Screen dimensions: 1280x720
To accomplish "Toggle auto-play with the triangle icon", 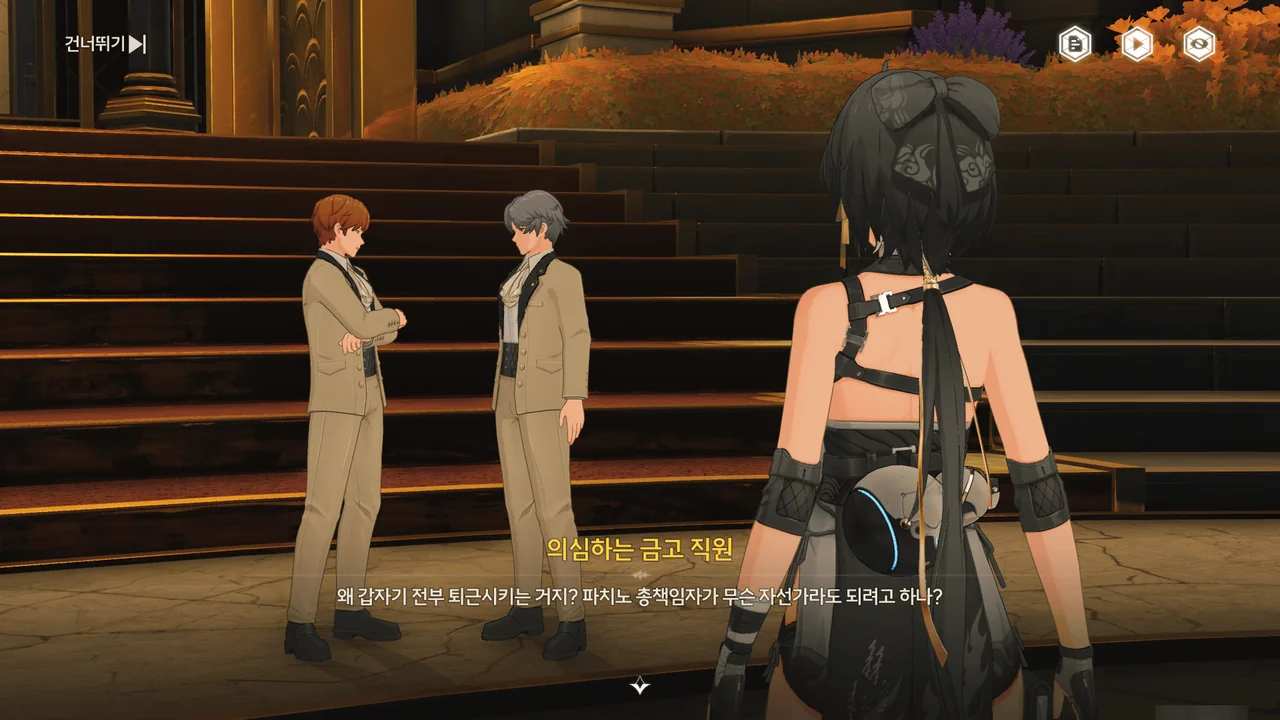I will [1137, 44].
